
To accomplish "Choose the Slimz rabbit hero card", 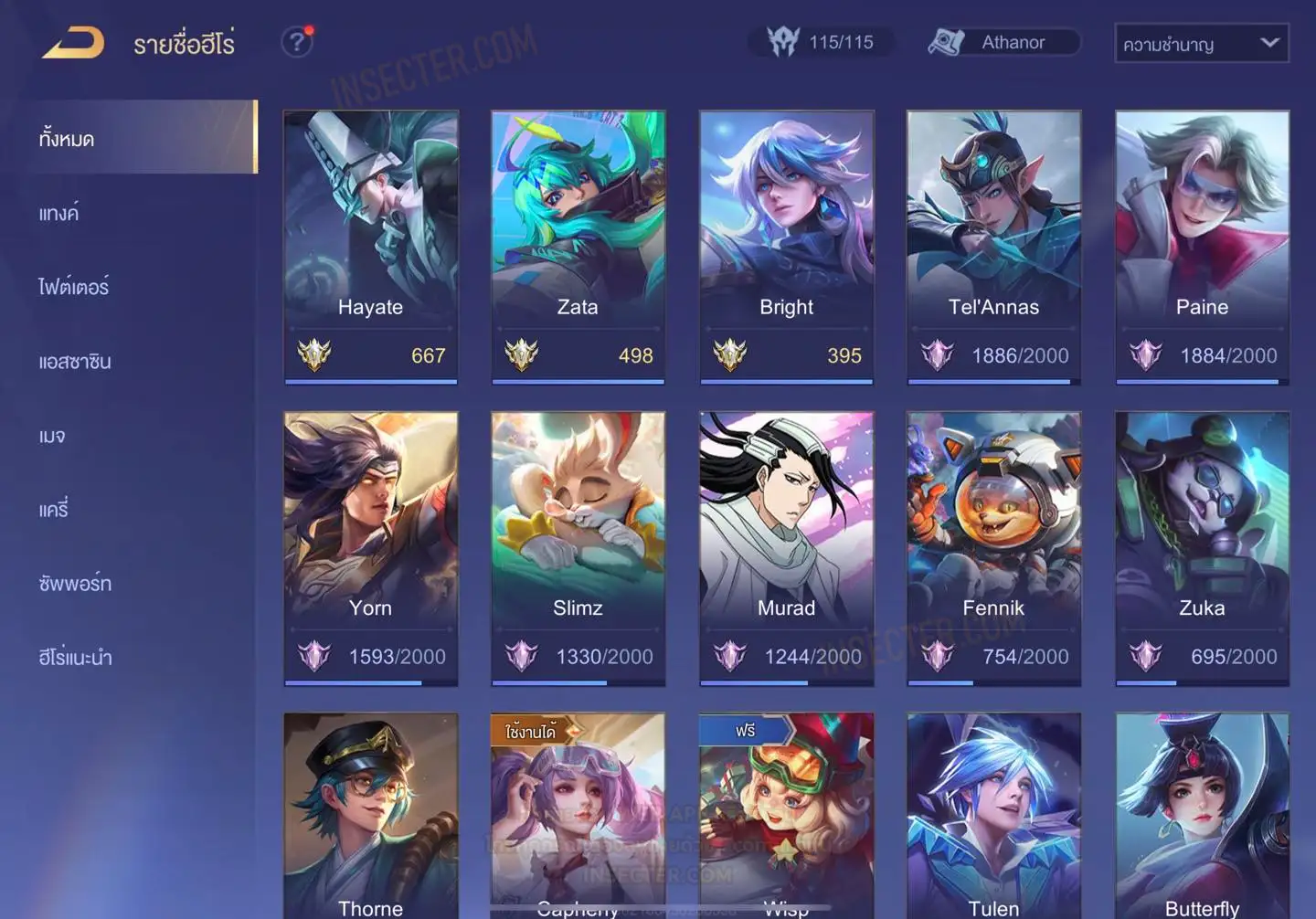I will pos(578,548).
